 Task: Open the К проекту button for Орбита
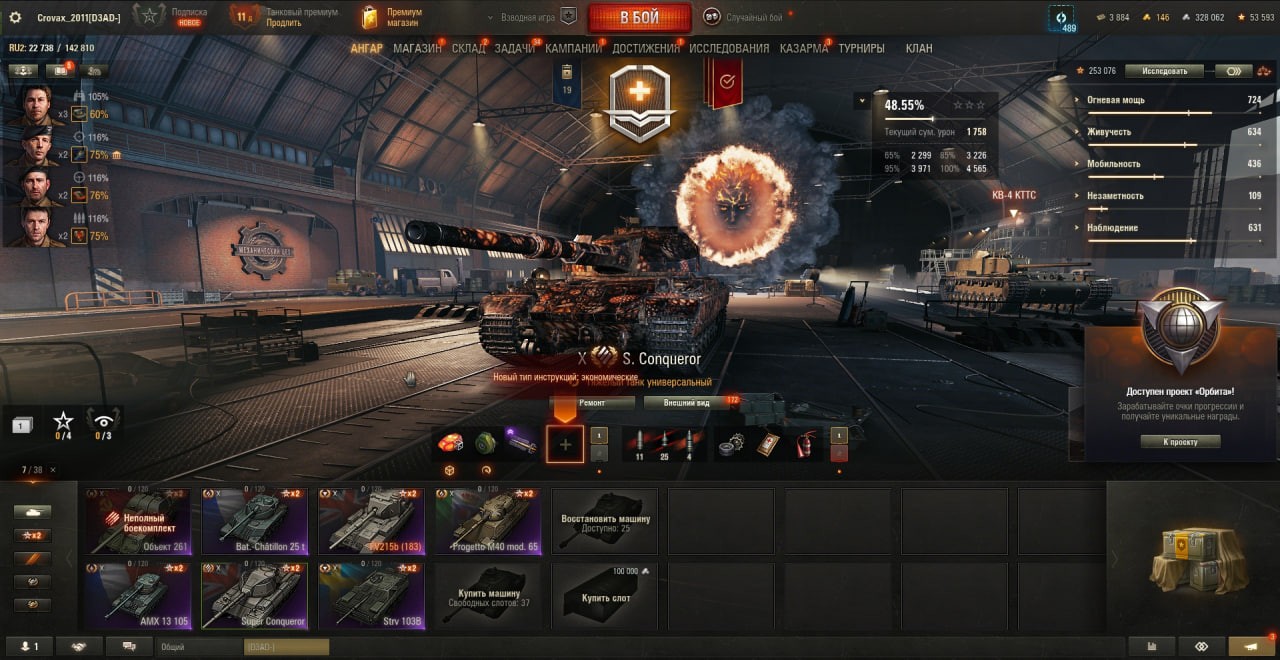1180,441
